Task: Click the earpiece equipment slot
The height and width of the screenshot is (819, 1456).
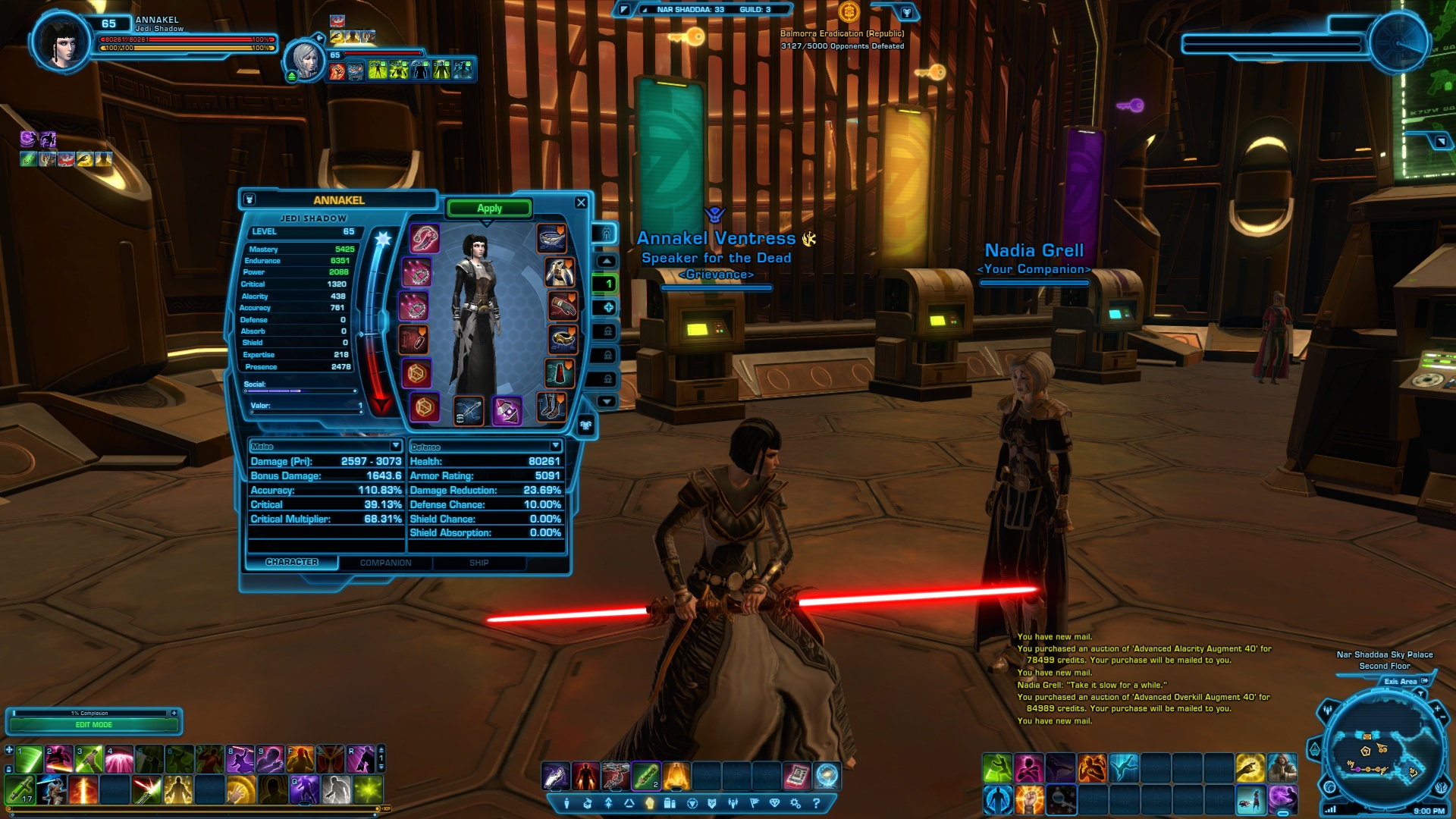Action: [425, 238]
